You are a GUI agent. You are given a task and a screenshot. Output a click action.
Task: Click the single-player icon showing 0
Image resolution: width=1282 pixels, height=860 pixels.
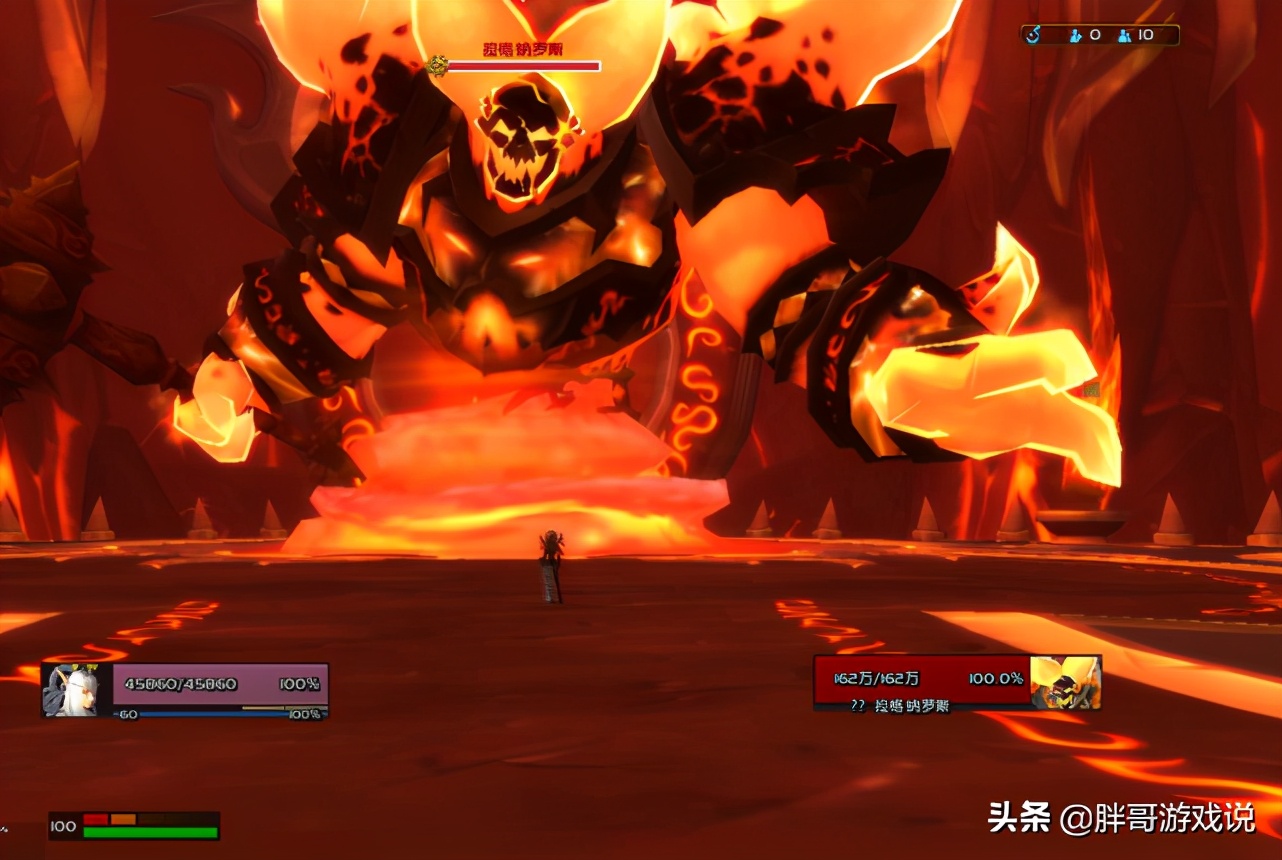pos(1076,35)
